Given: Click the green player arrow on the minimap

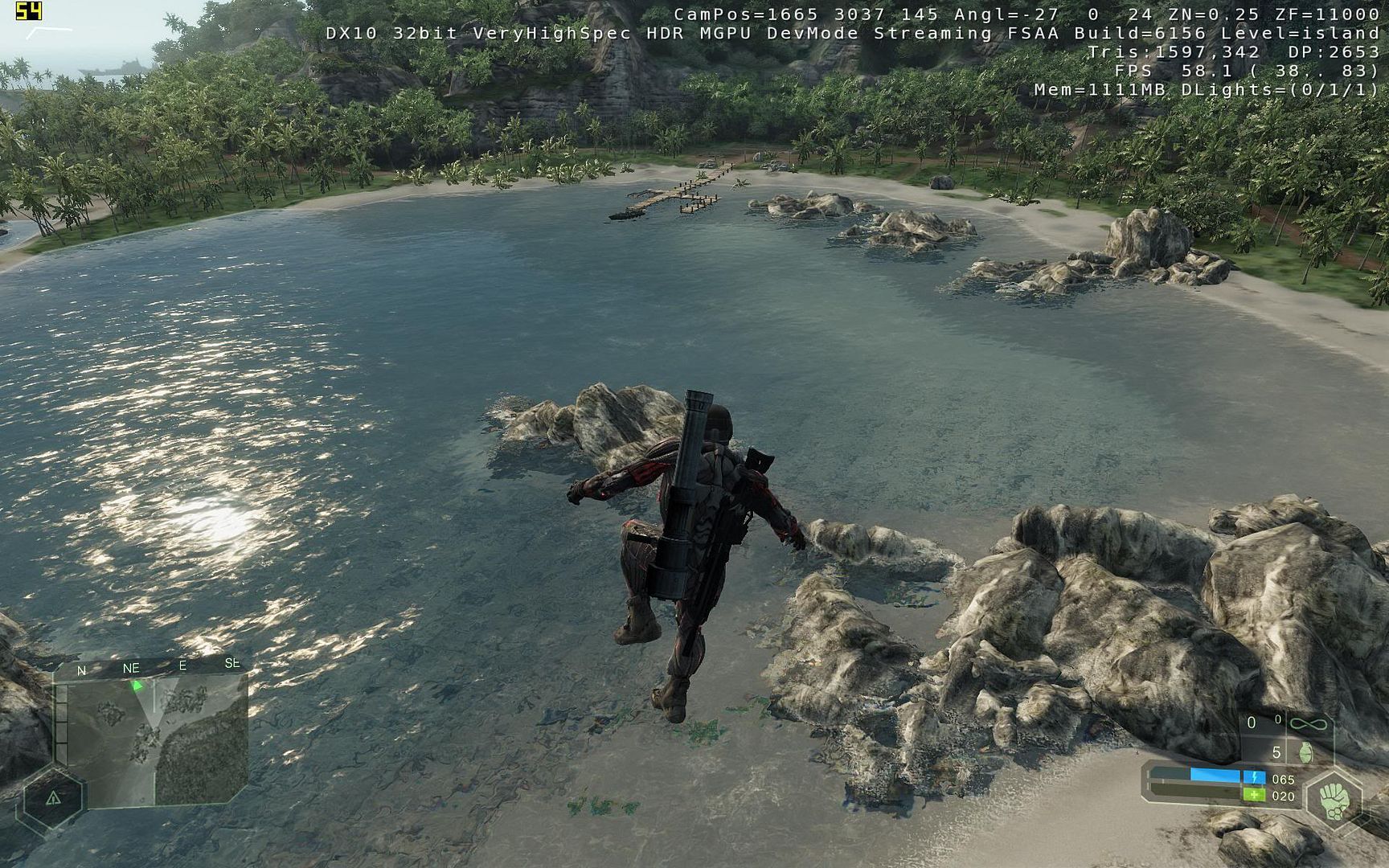Looking at the screenshot, I should point(137,686).
